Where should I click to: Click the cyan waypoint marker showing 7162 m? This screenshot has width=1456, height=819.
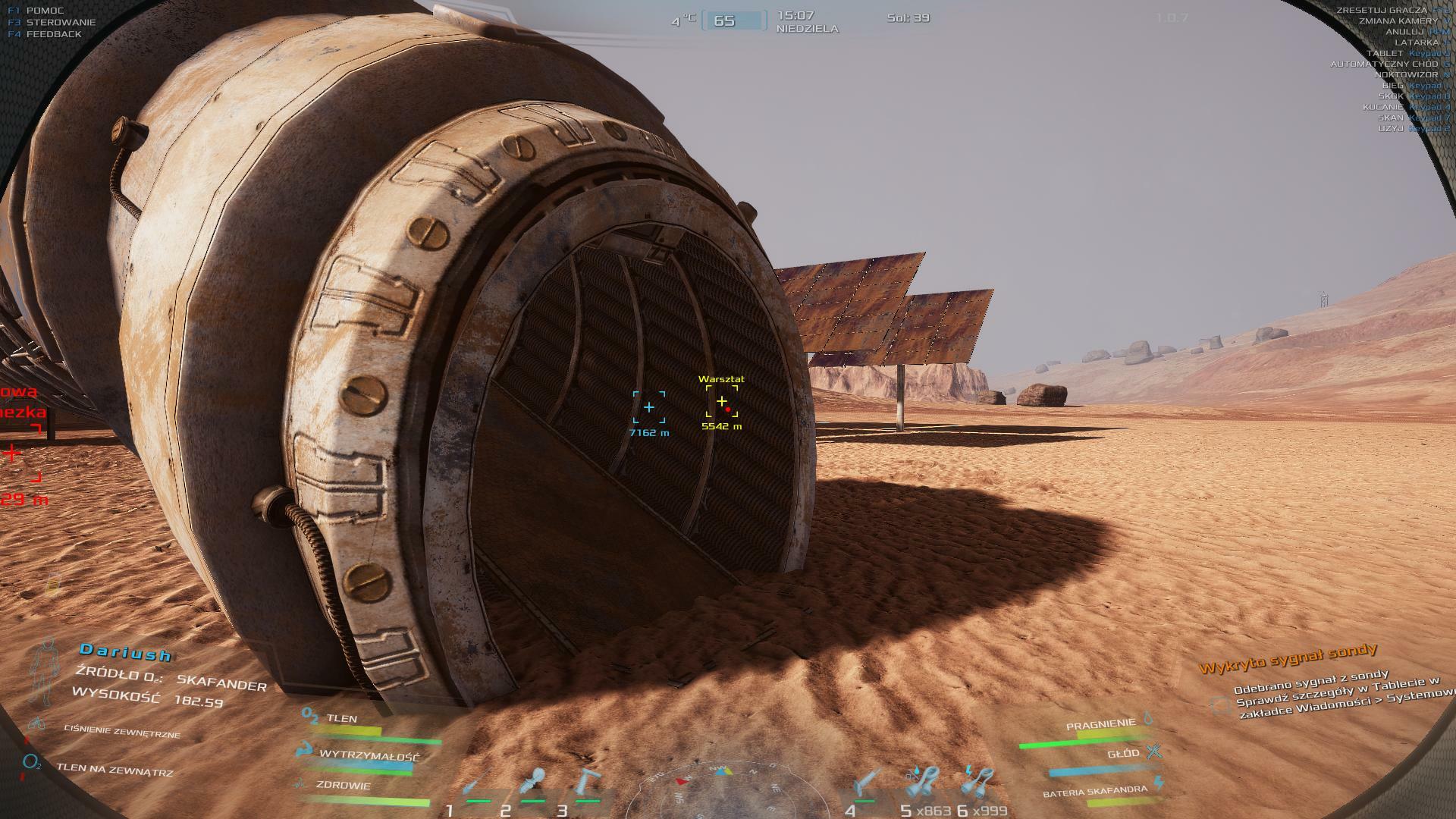click(x=649, y=407)
